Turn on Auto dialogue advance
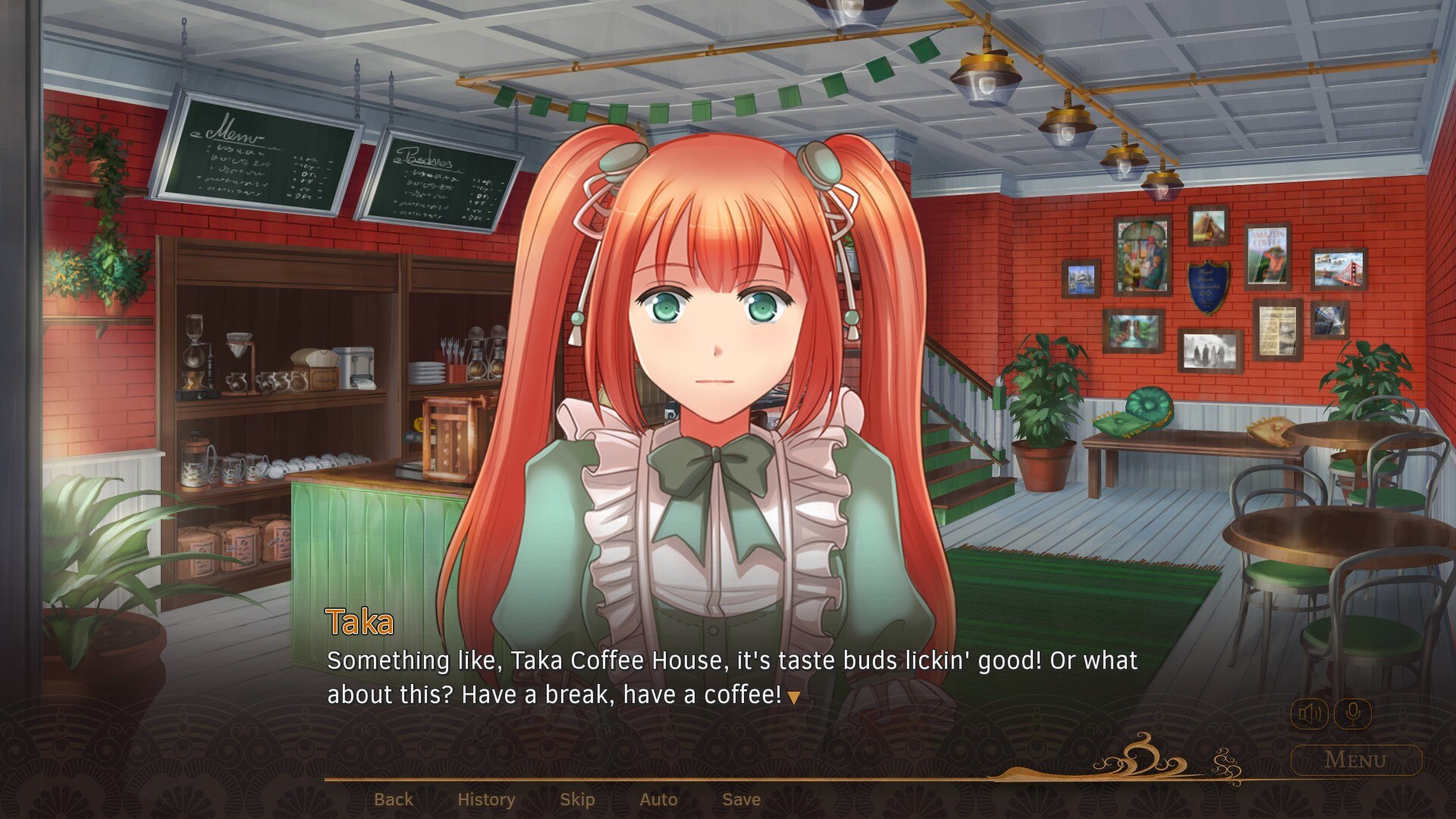Image resolution: width=1456 pixels, height=819 pixels. (658, 799)
